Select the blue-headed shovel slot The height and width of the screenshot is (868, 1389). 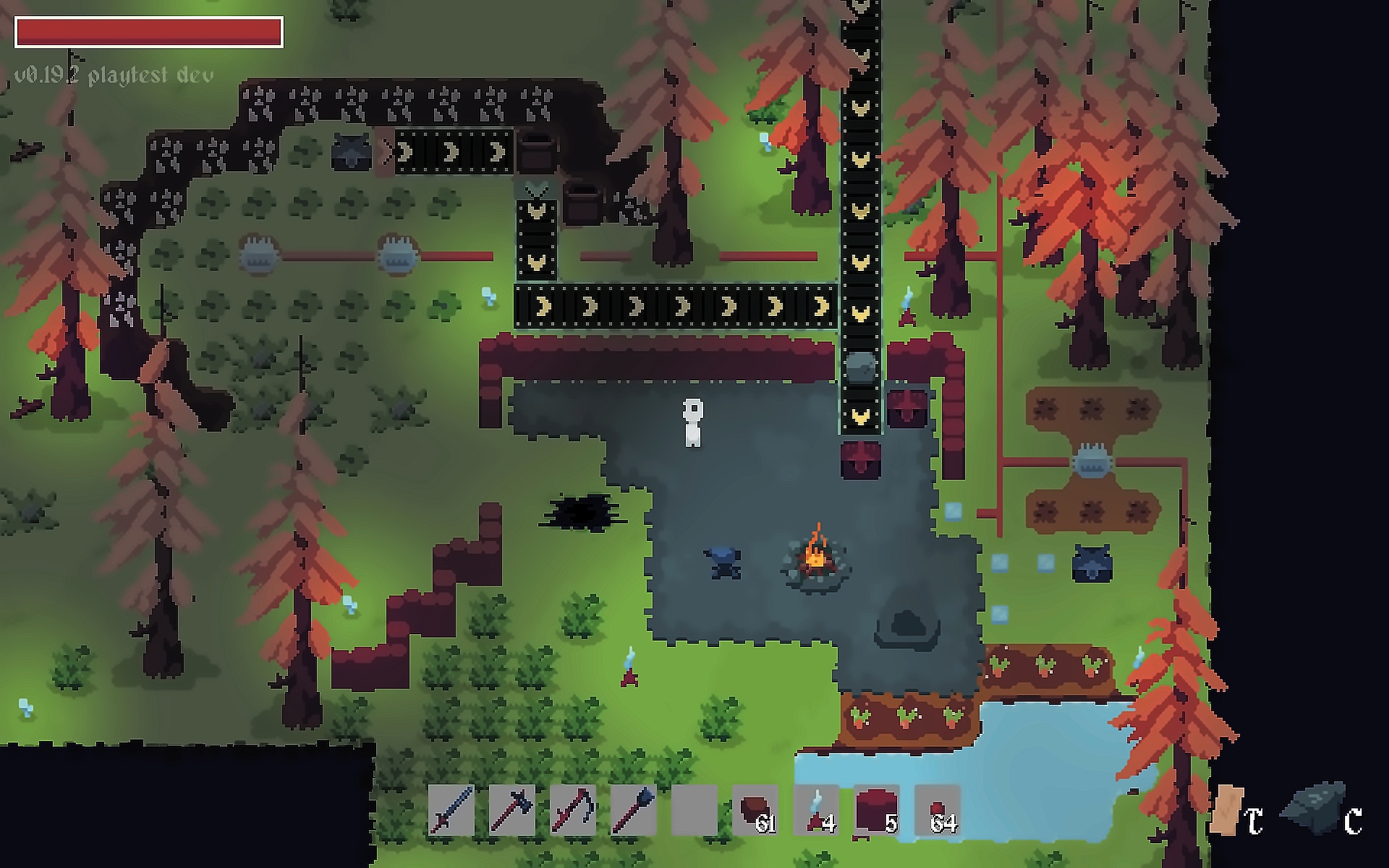click(634, 810)
